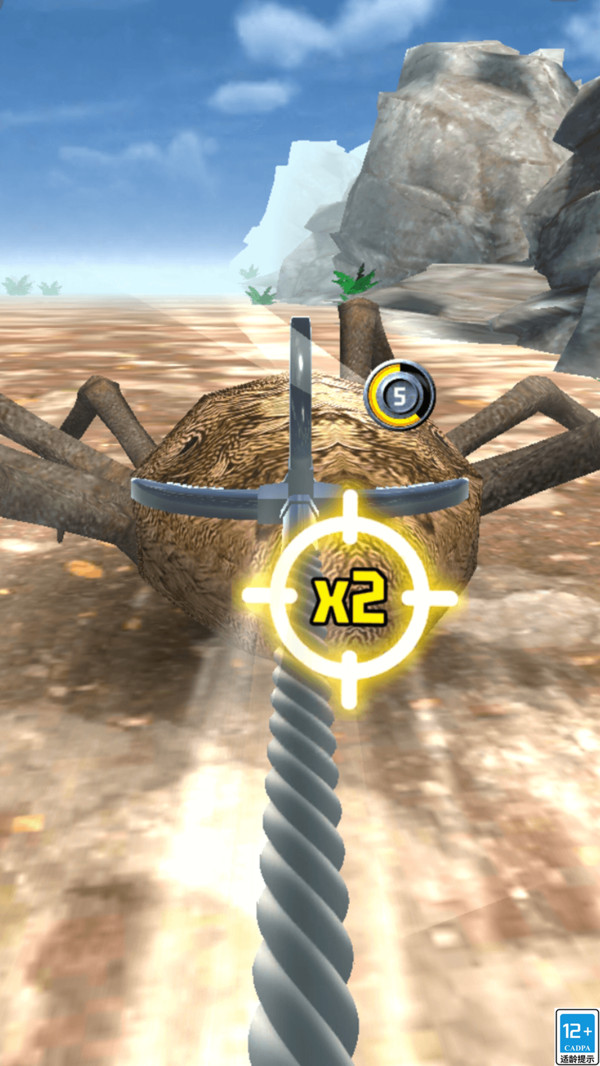
Task: Tap the glowing X2 crosshair target
Action: pos(349,598)
